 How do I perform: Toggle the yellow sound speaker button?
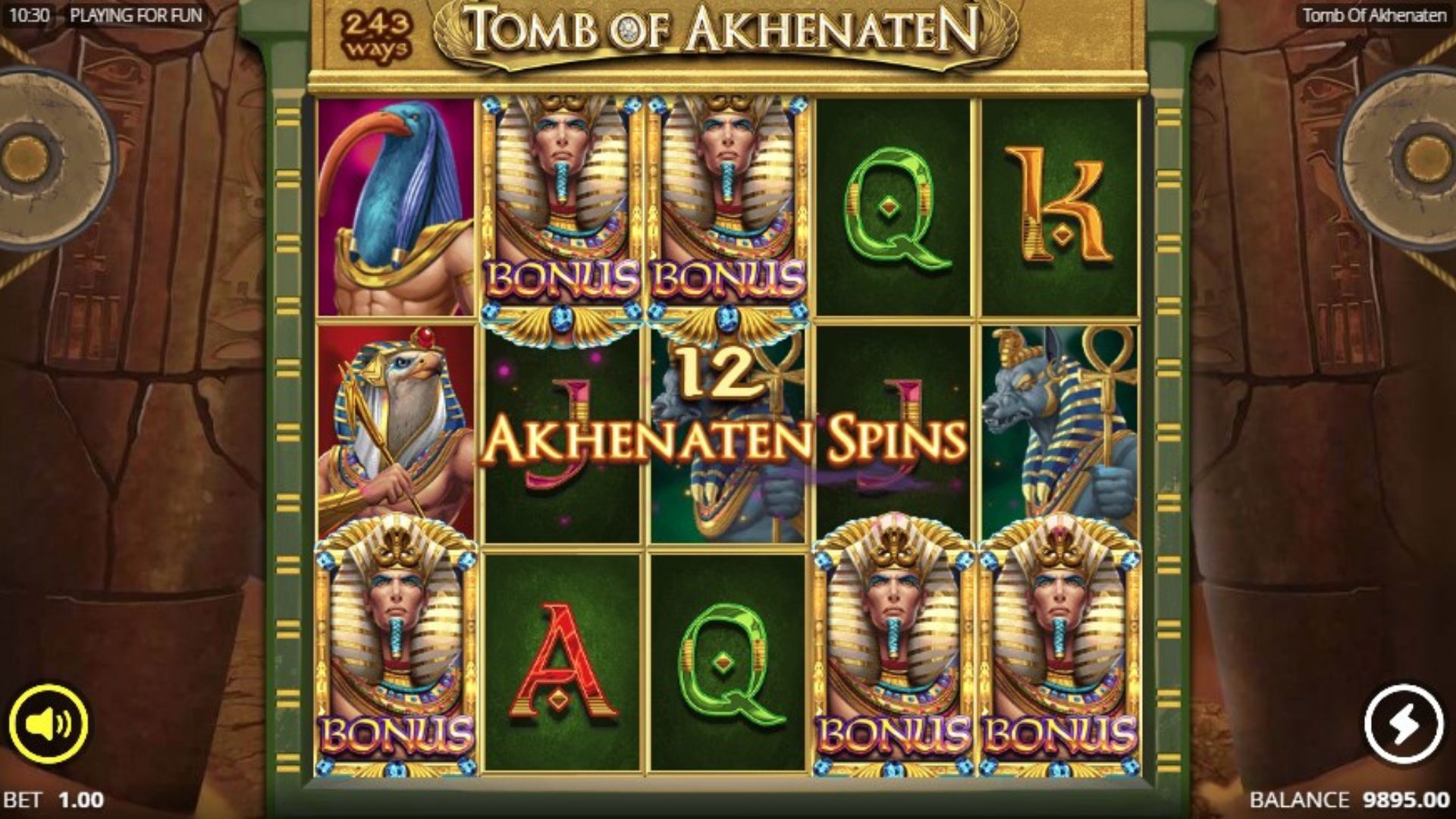point(49,723)
